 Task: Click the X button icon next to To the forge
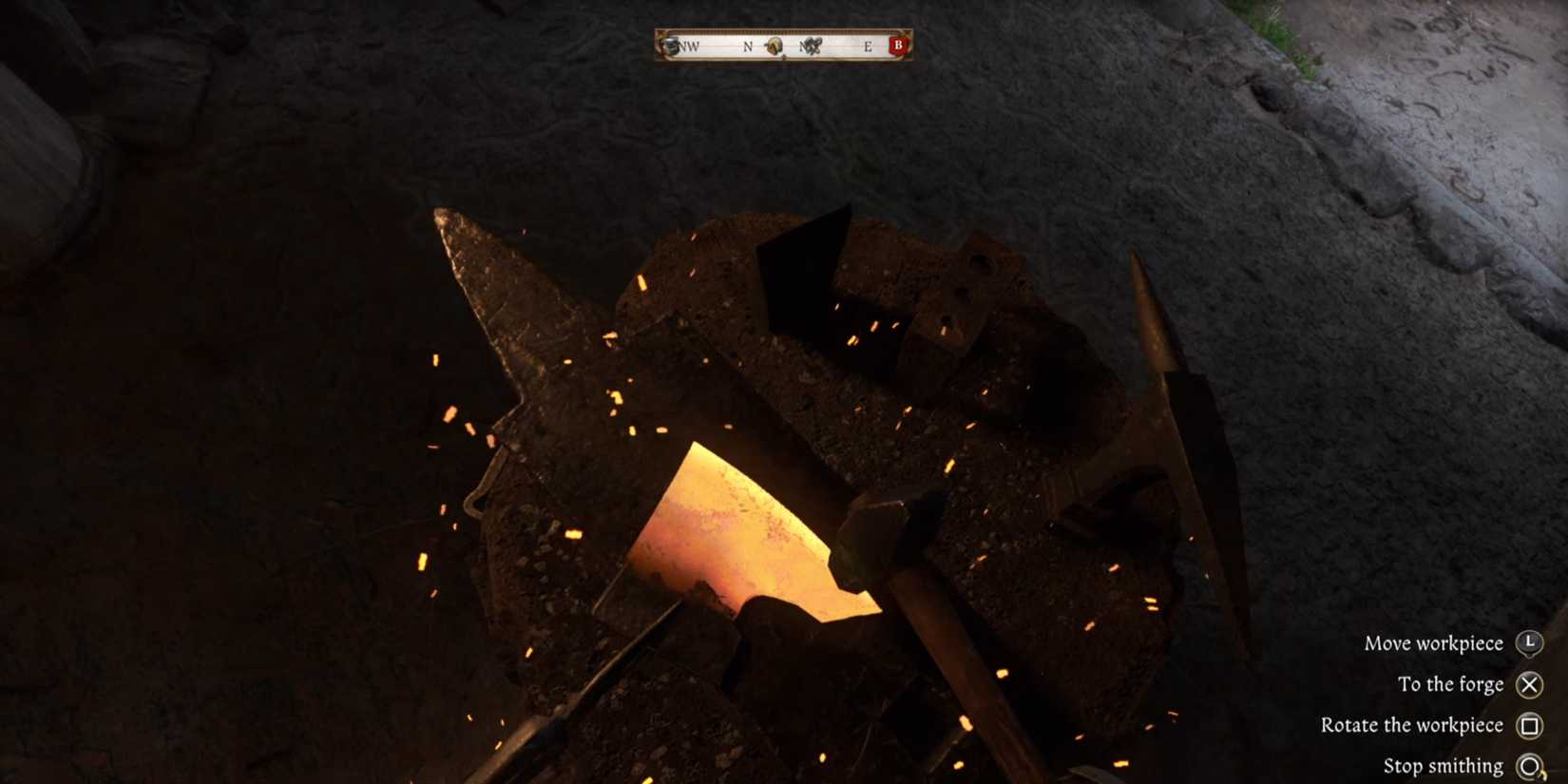[x=1529, y=684]
